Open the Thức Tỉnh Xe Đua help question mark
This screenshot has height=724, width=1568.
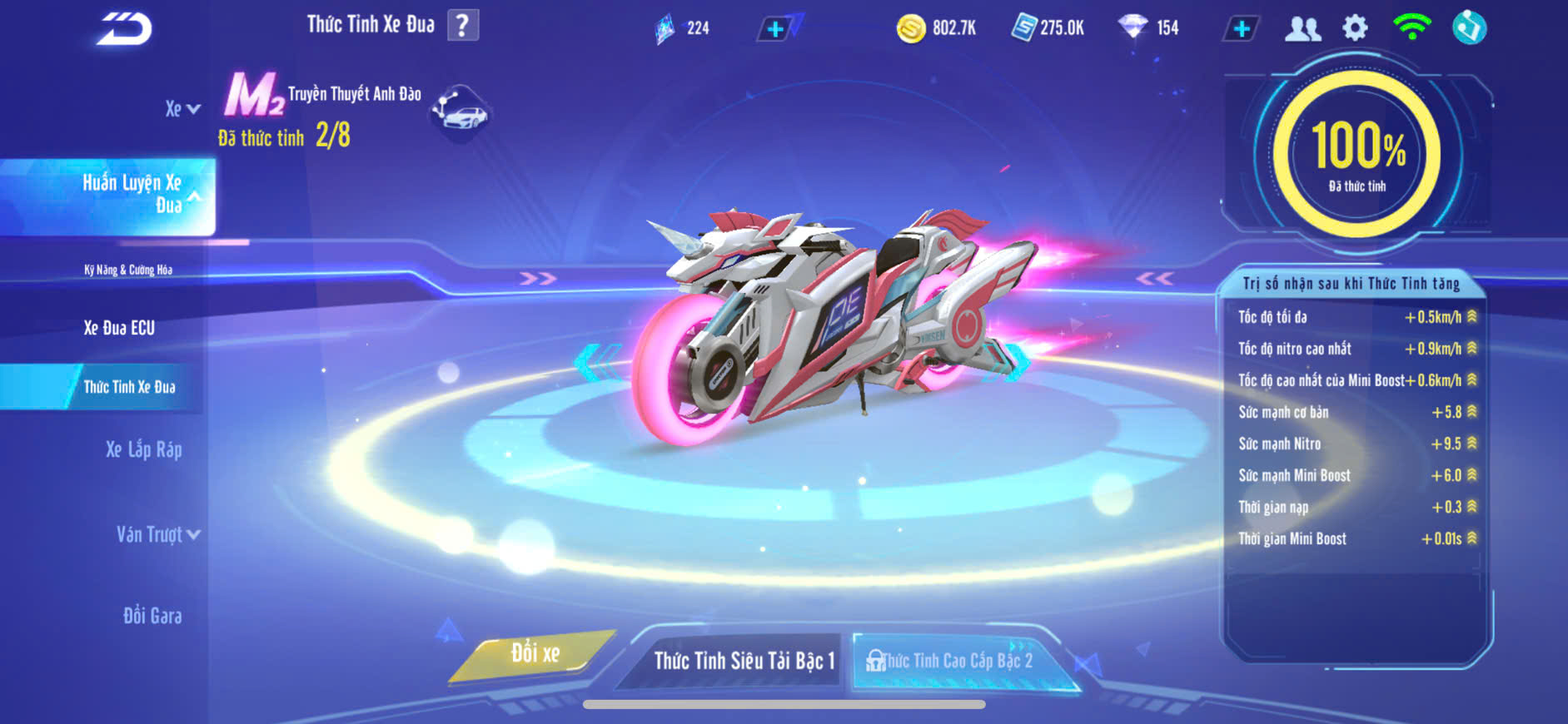pos(463,26)
